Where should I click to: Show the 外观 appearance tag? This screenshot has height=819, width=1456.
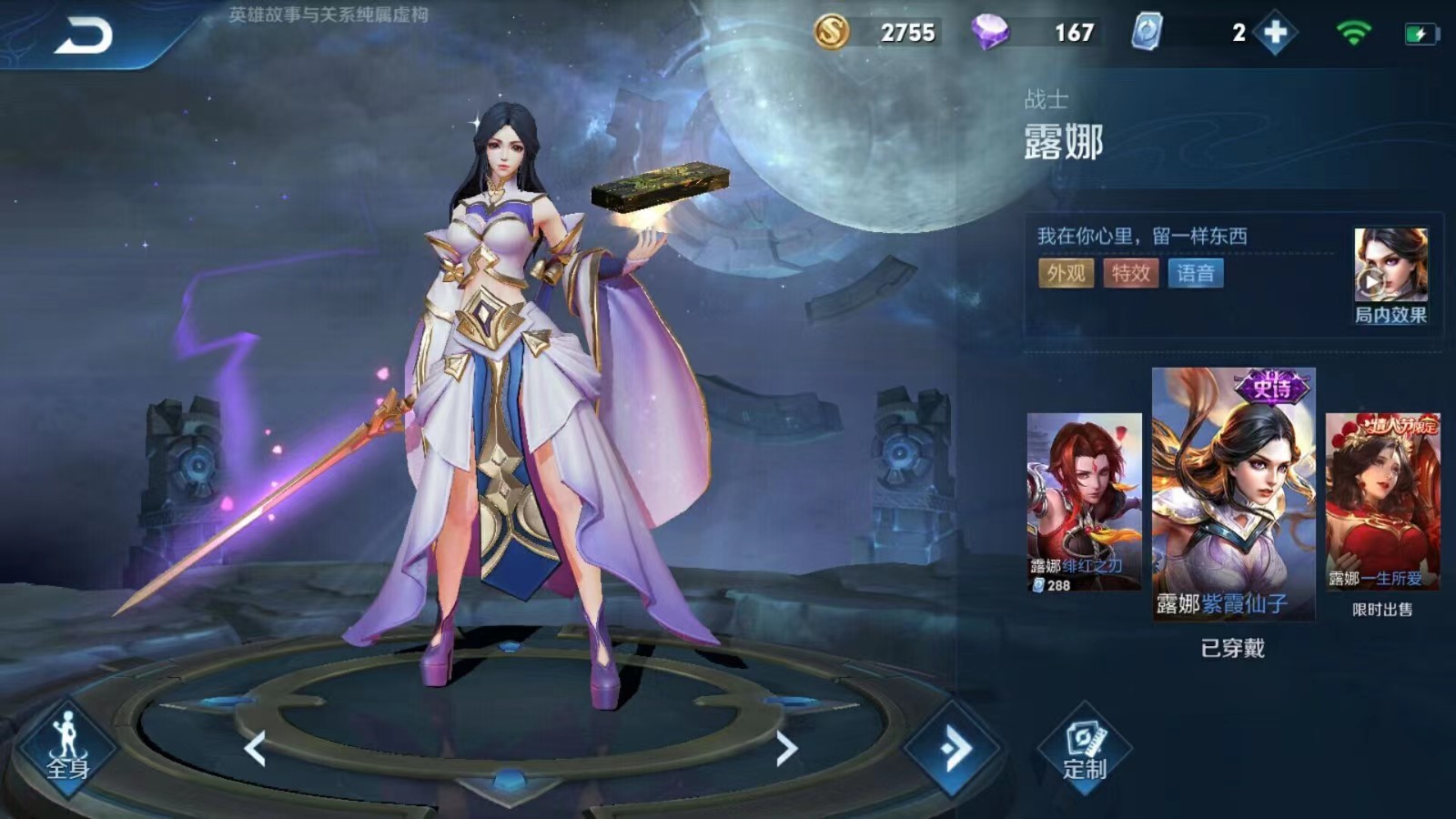click(x=1066, y=273)
